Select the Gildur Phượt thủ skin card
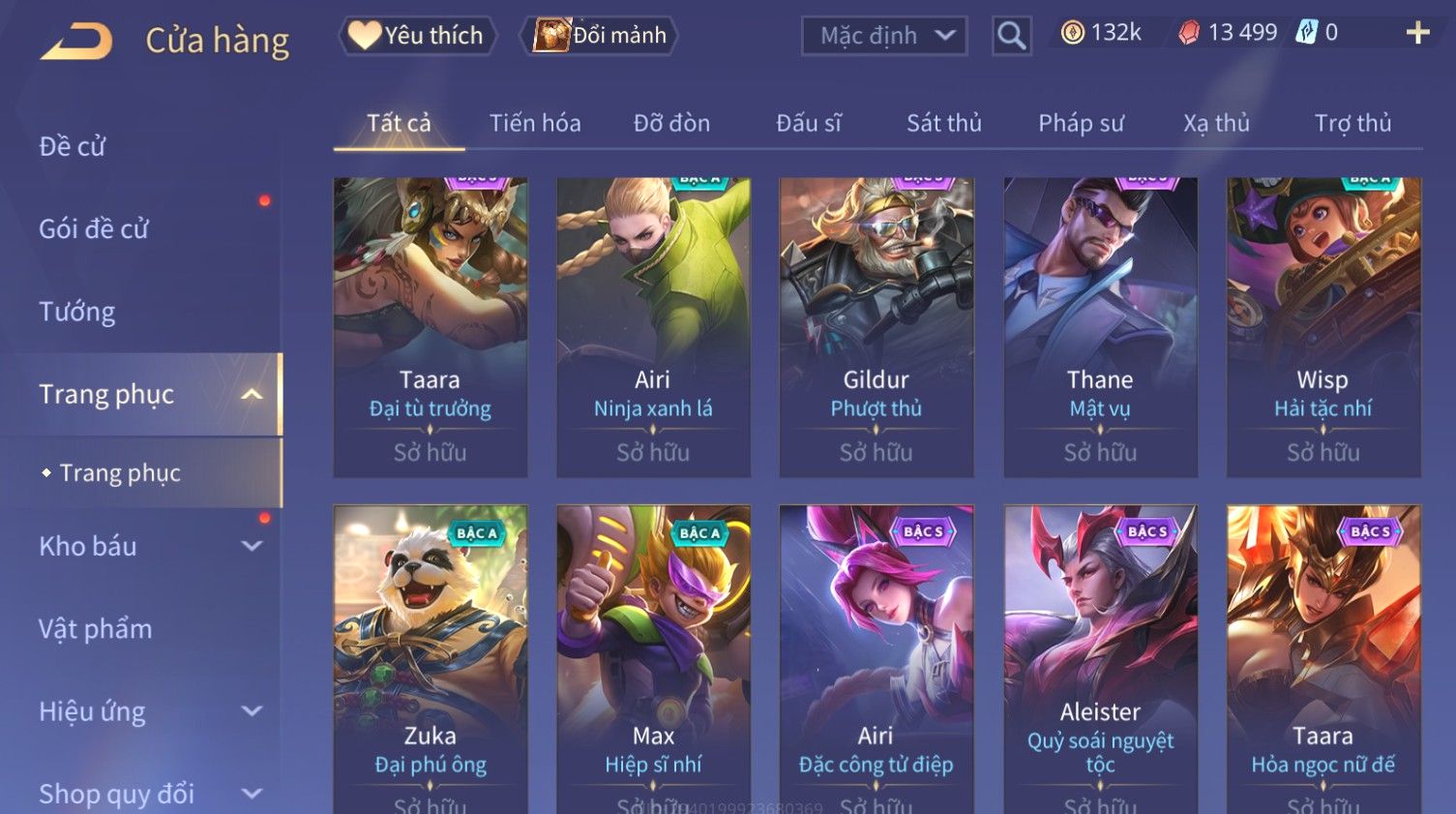The image size is (1456, 814). pos(877,326)
